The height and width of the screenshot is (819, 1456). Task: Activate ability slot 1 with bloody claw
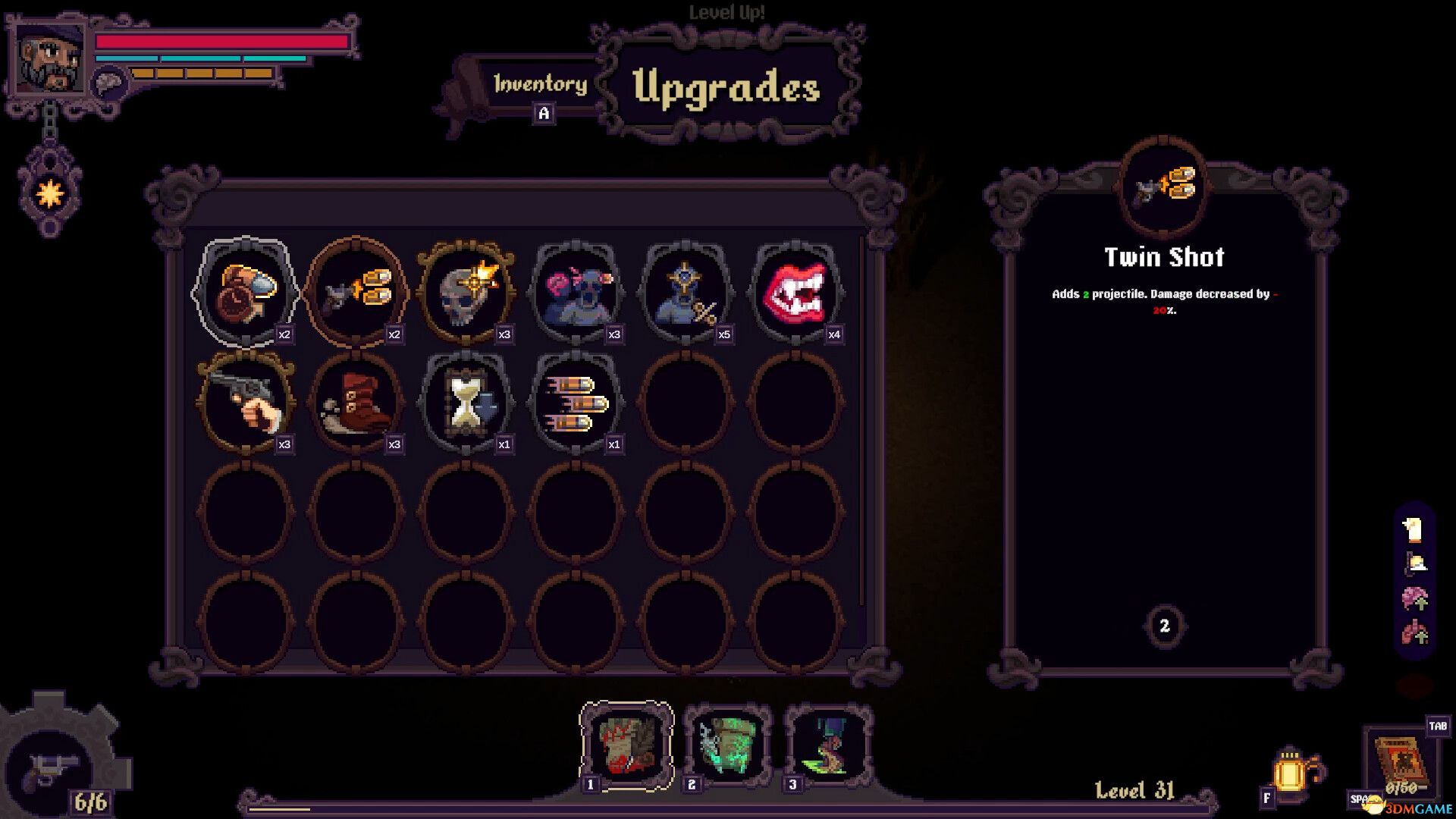626,744
